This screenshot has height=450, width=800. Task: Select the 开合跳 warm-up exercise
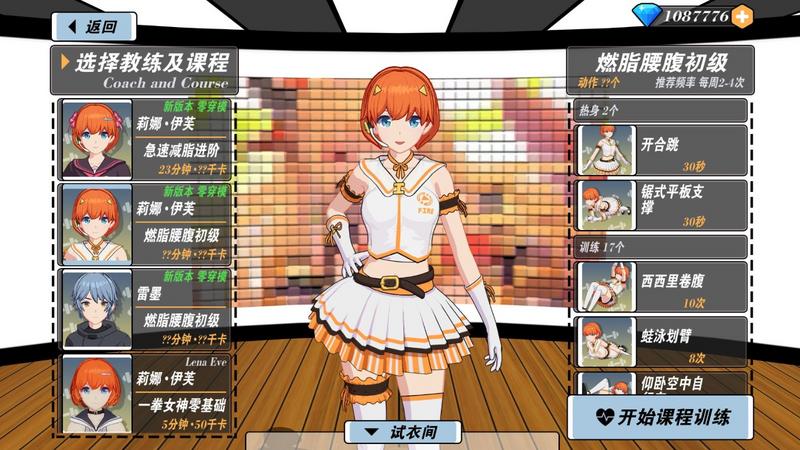[x=661, y=149]
